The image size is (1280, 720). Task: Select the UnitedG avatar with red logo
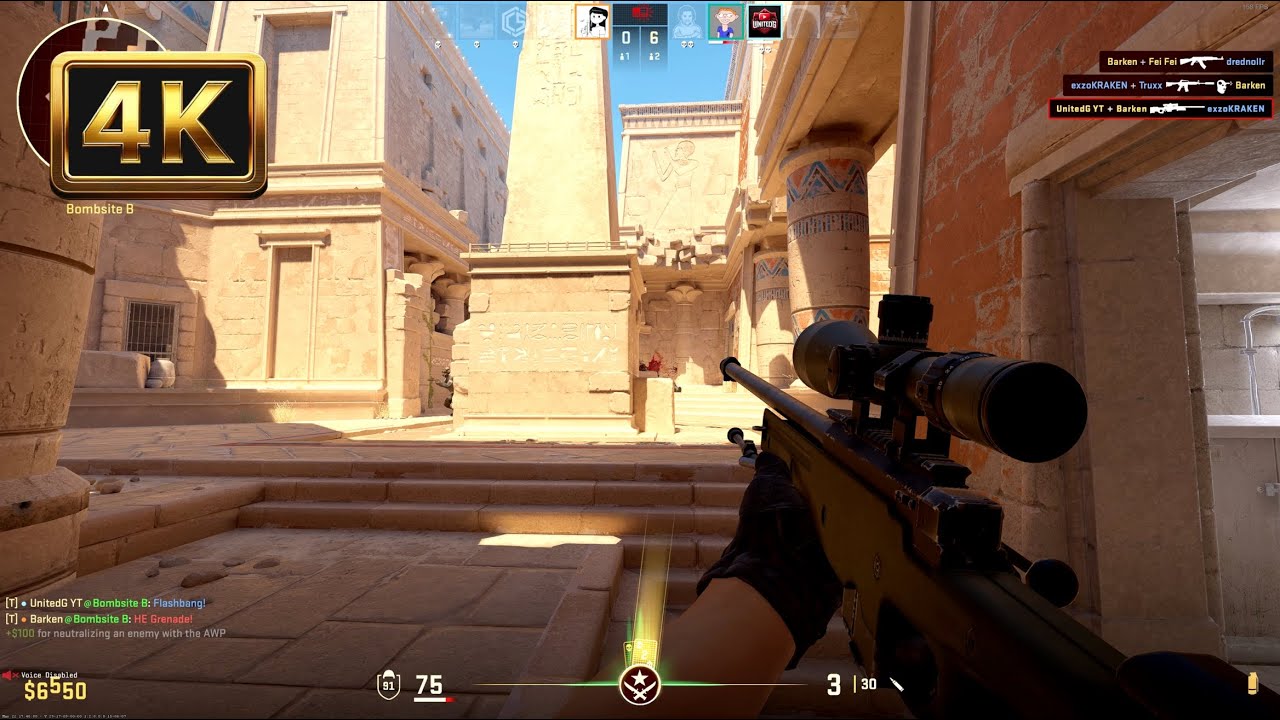(x=763, y=22)
